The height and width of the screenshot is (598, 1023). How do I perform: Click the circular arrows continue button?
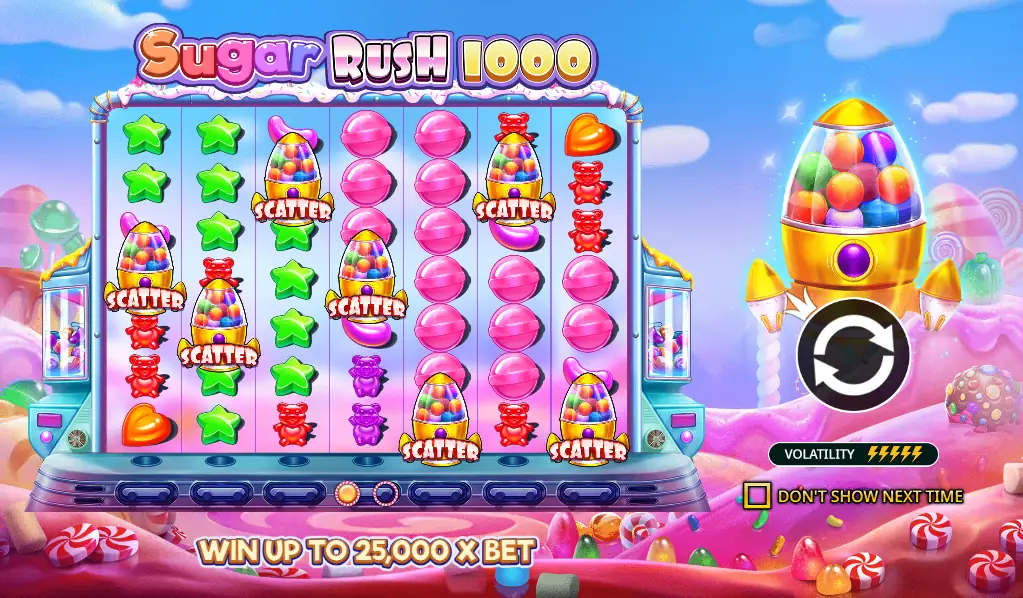(853, 355)
